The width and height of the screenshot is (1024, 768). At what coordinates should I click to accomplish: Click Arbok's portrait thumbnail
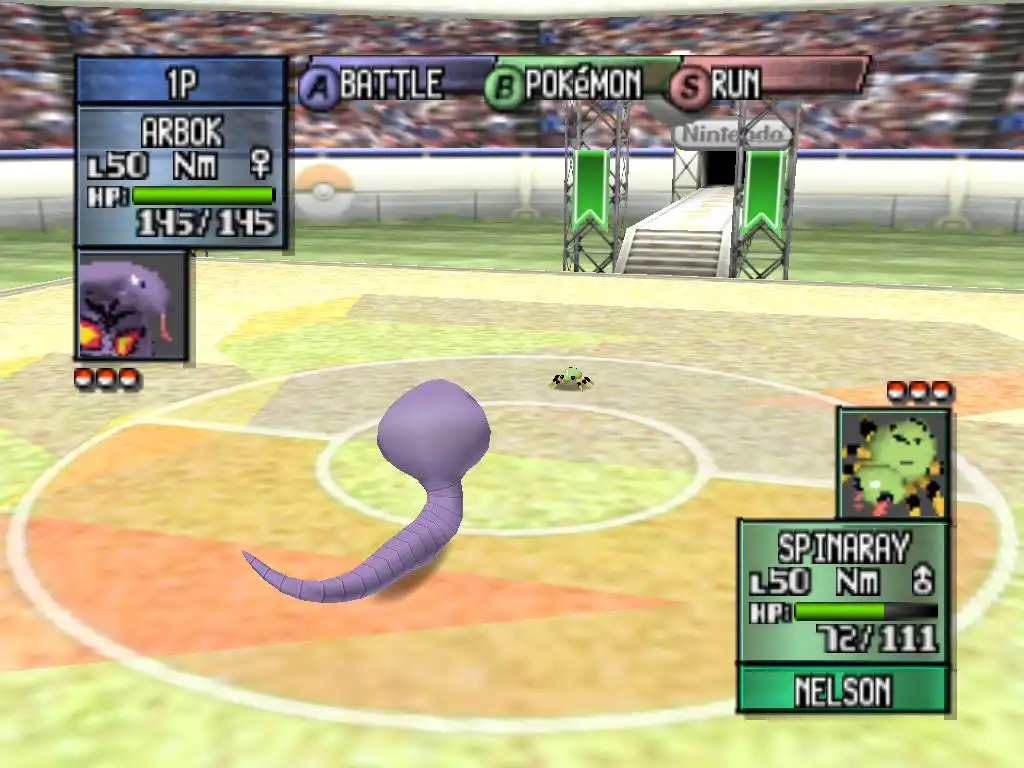click(131, 306)
